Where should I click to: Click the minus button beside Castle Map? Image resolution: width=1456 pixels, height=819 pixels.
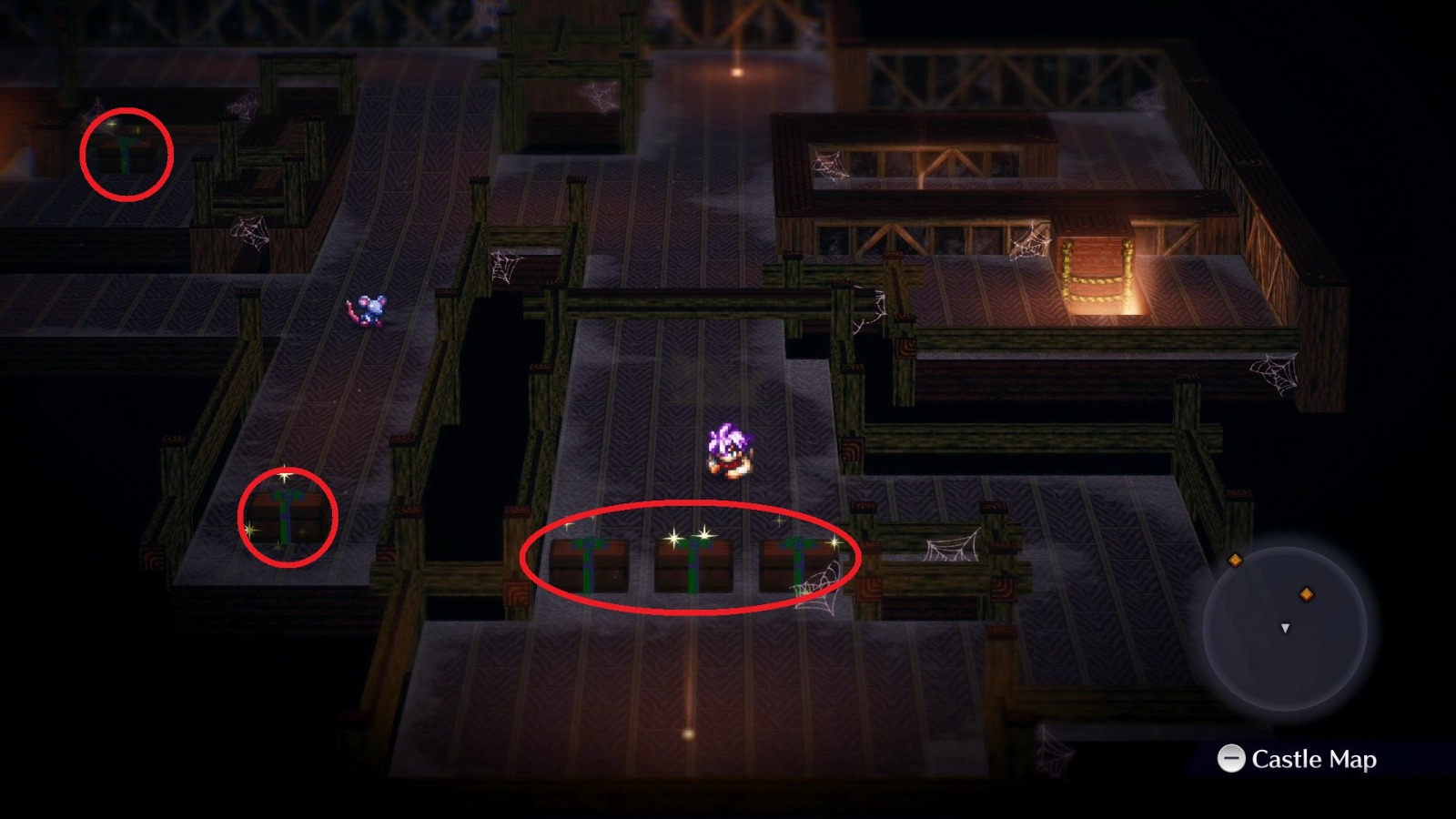point(1233,758)
